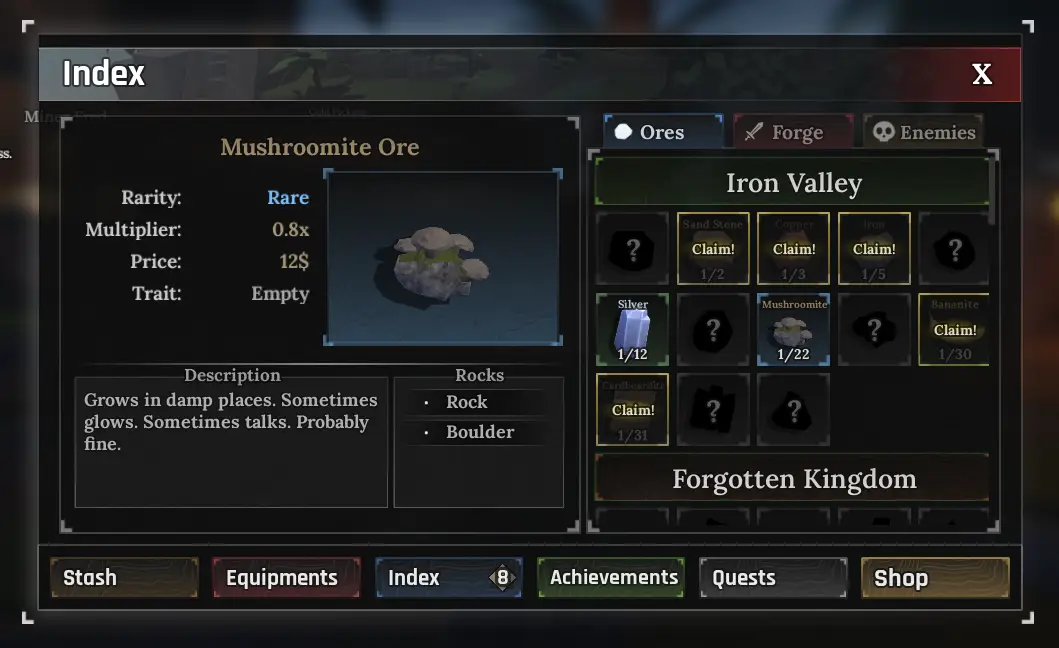Screen dimensions: 1059x648
Task: Claim the Sand Stone ore reward
Action: coord(713,248)
